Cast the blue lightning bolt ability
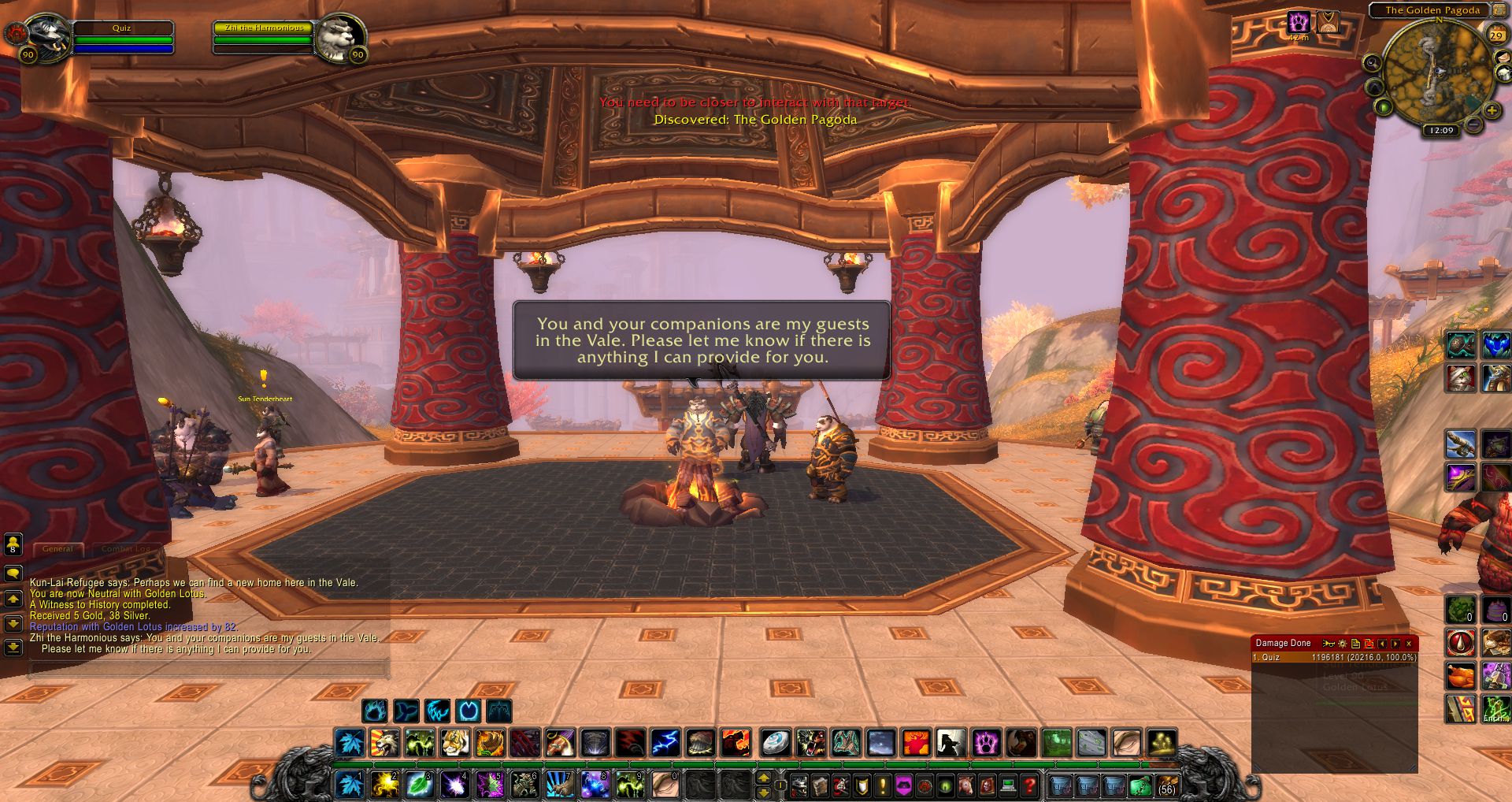This screenshot has height=802, width=1512. tap(665, 742)
